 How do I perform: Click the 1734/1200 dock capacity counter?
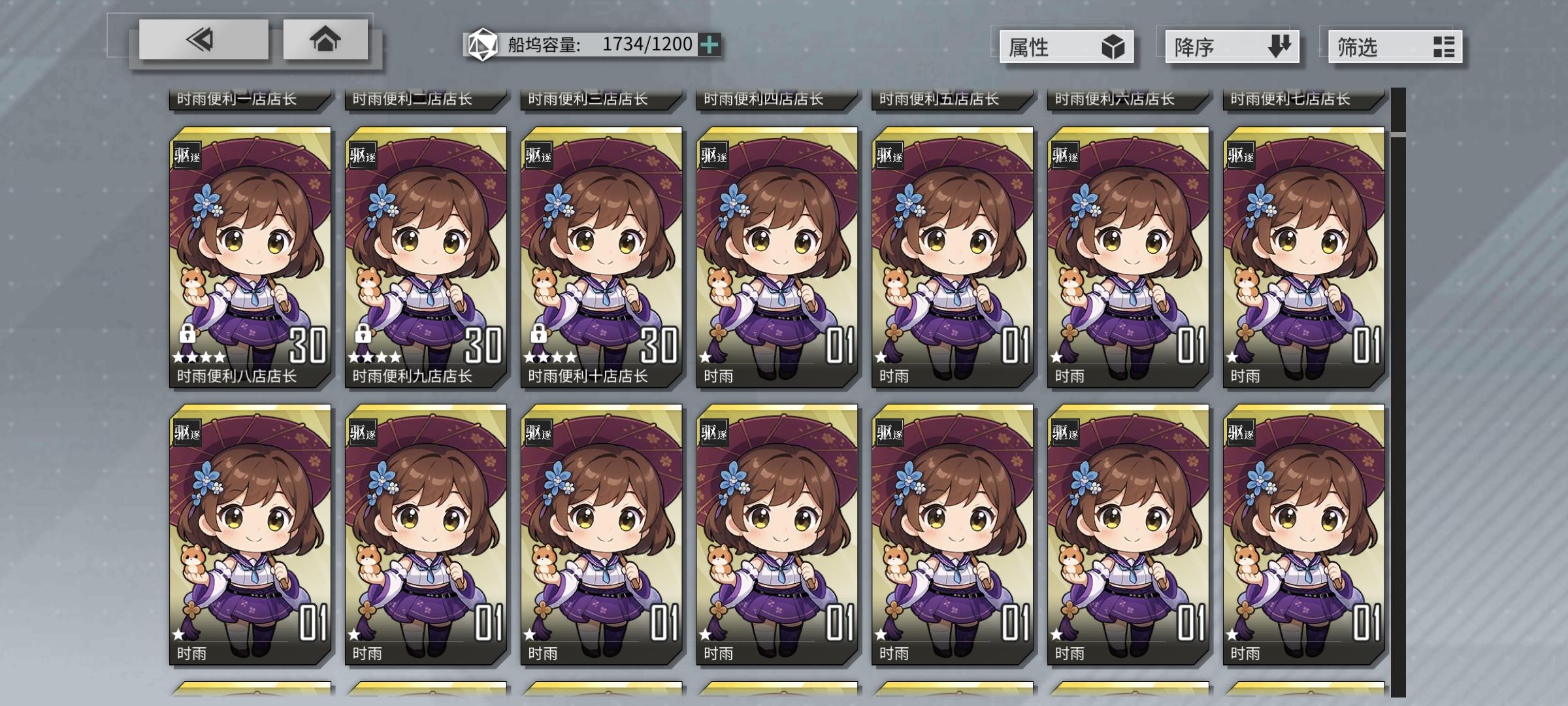tap(647, 44)
